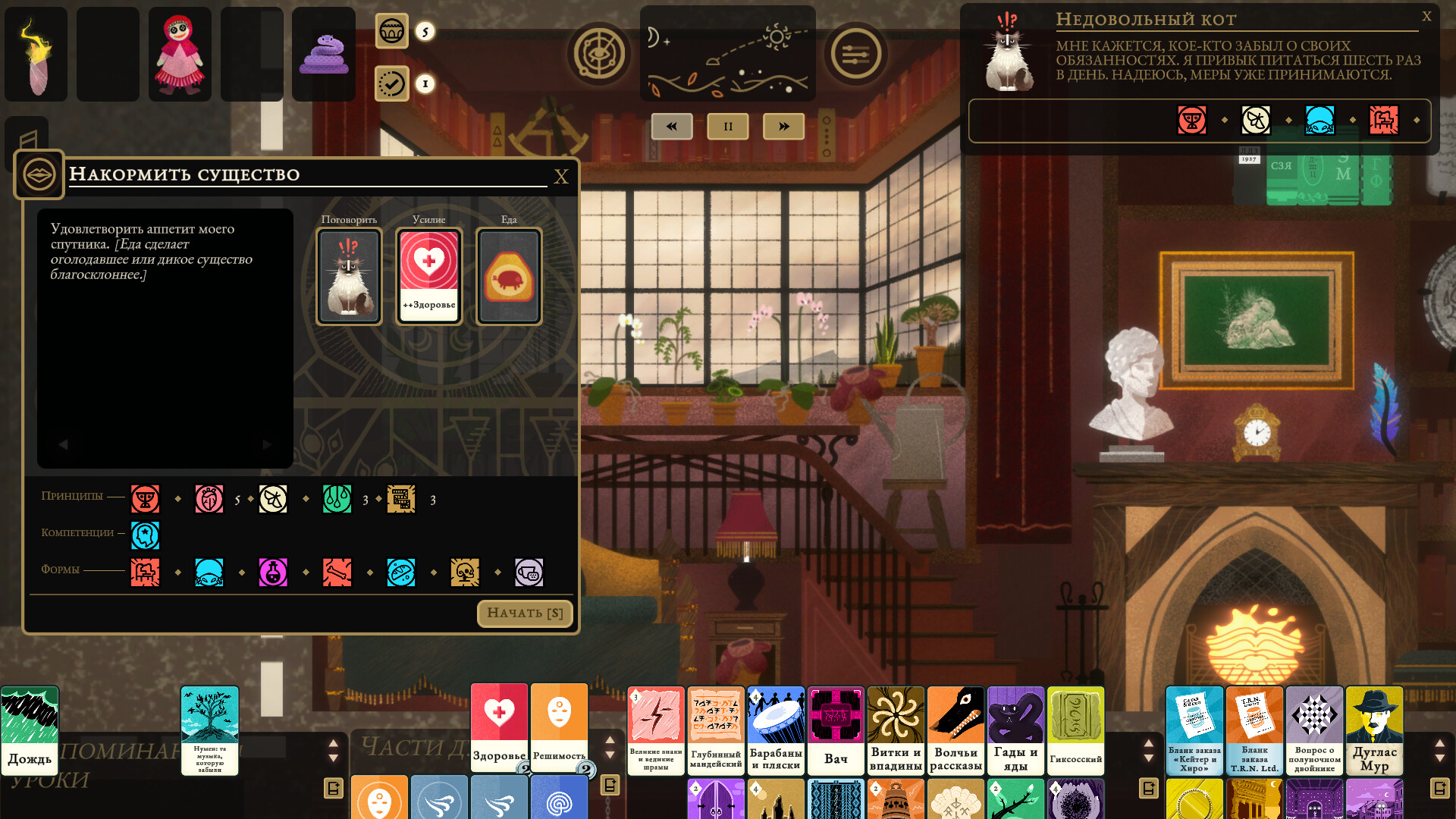The width and height of the screenshot is (1456, 819).
Task: Select the Moth principle icon
Action: point(273,499)
